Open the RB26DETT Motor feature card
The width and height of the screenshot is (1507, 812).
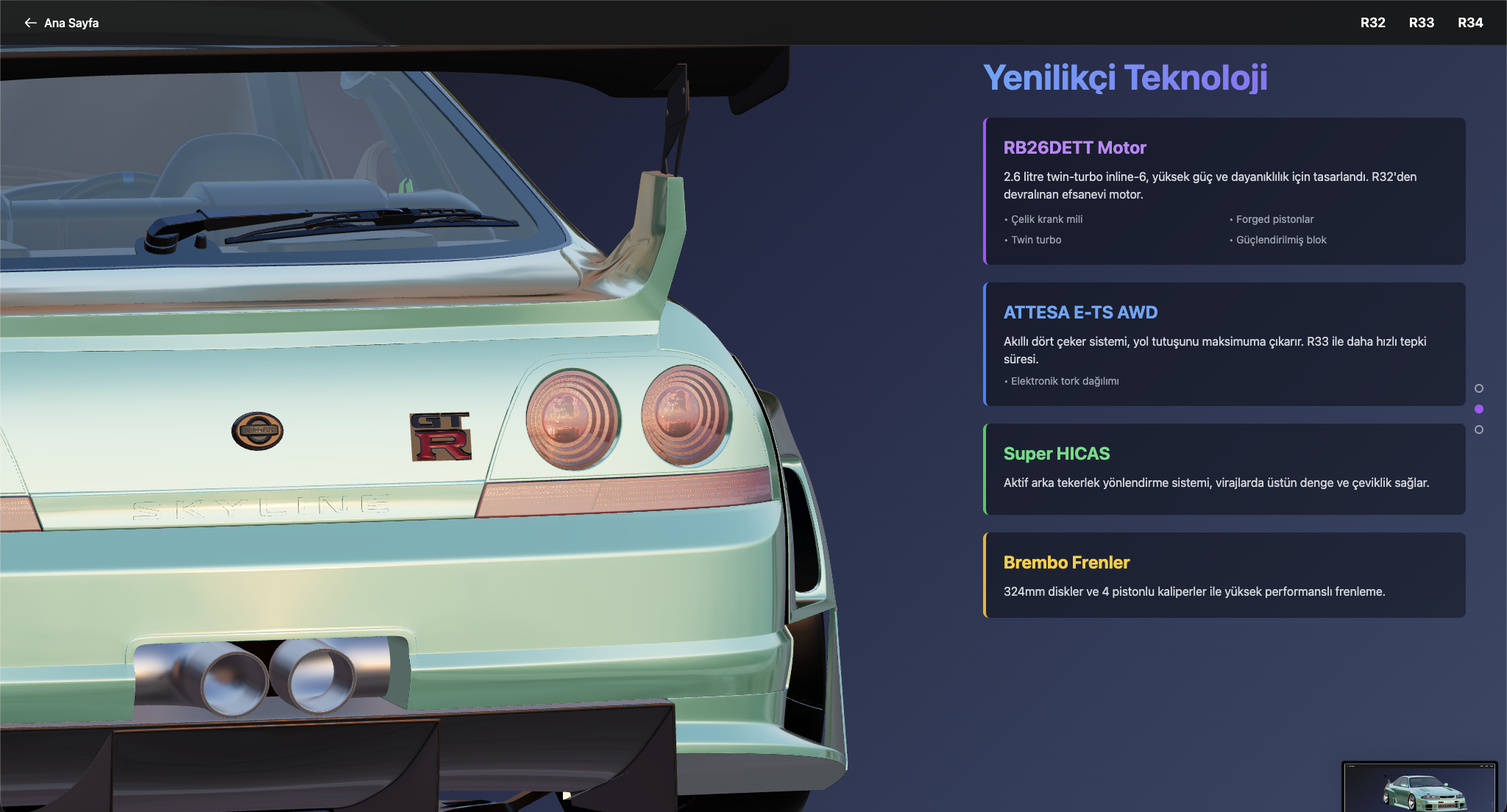coord(1224,191)
